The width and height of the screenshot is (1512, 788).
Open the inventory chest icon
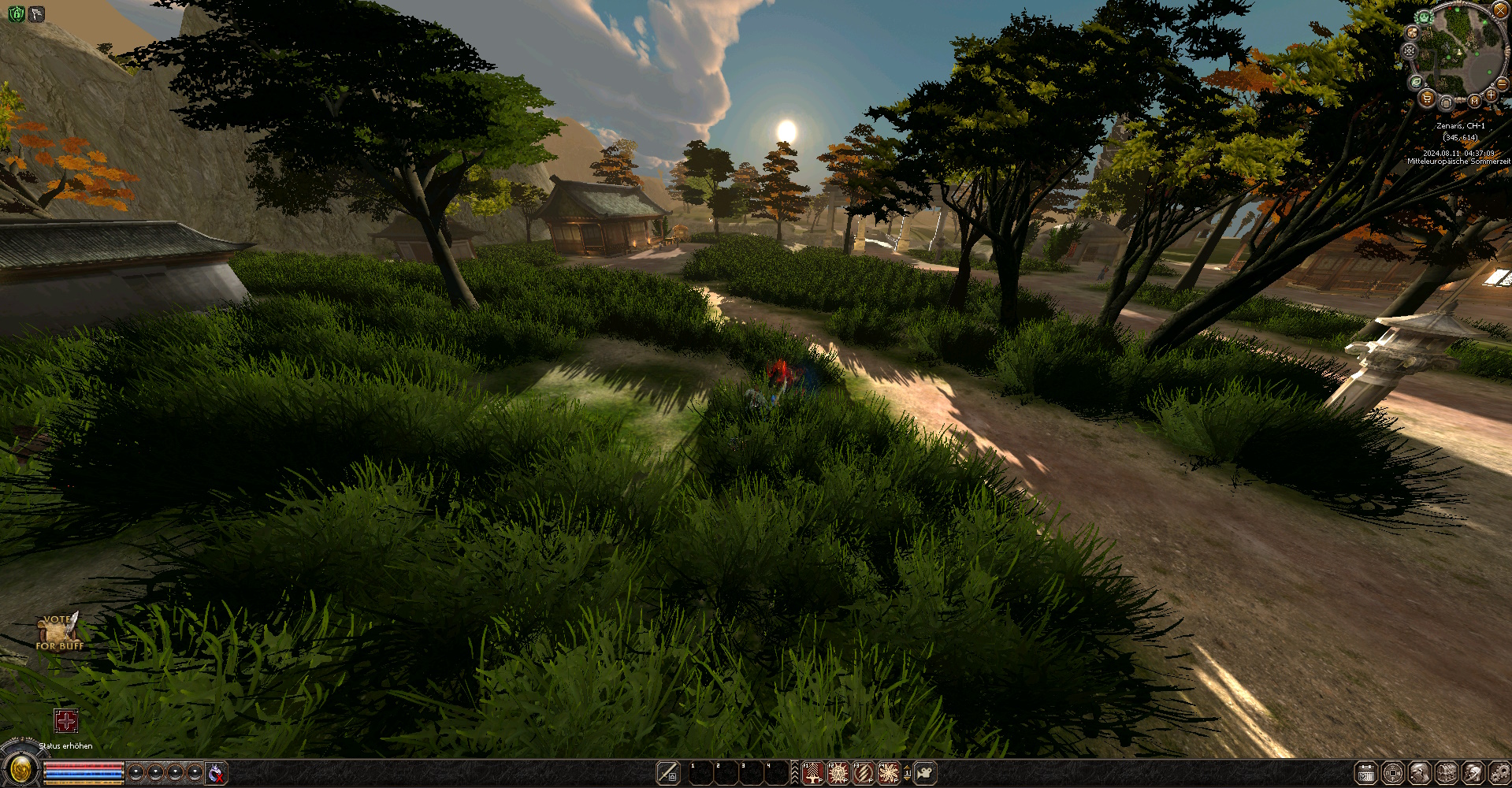(x=1445, y=772)
